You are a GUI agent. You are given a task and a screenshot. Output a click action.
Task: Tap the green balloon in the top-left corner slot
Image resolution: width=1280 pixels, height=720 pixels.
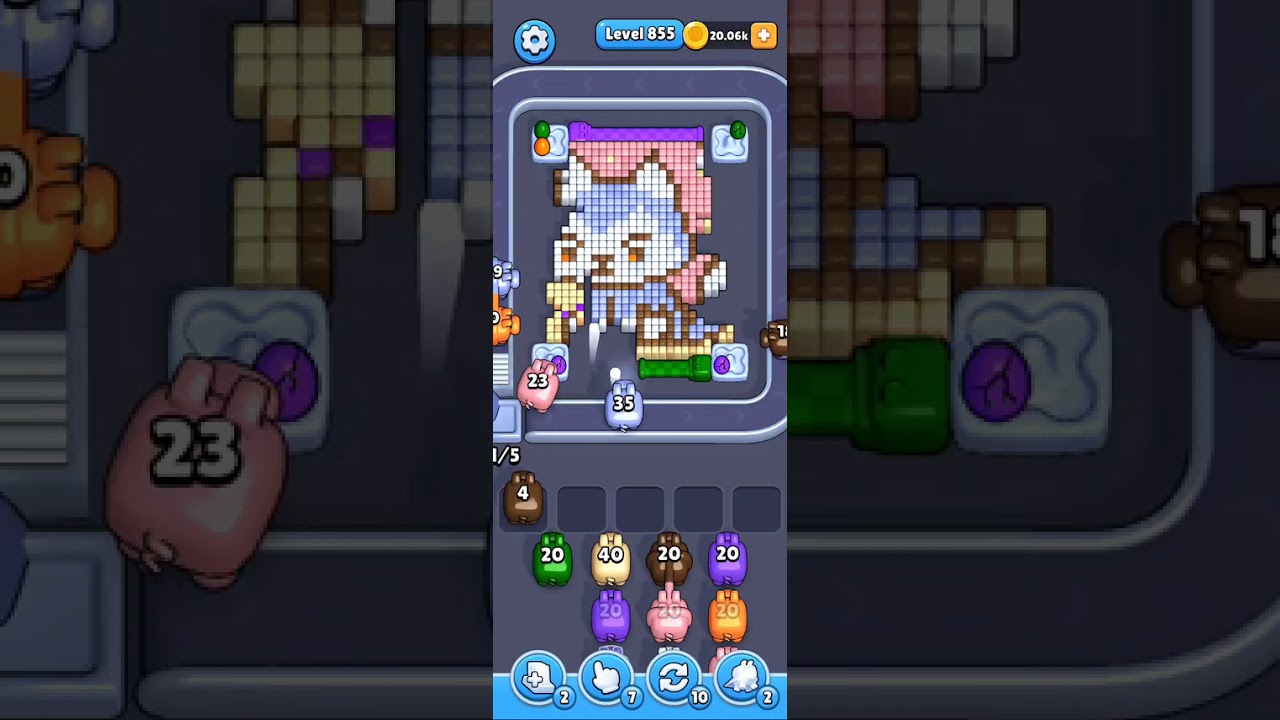pyautogui.click(x=541, y=128)
